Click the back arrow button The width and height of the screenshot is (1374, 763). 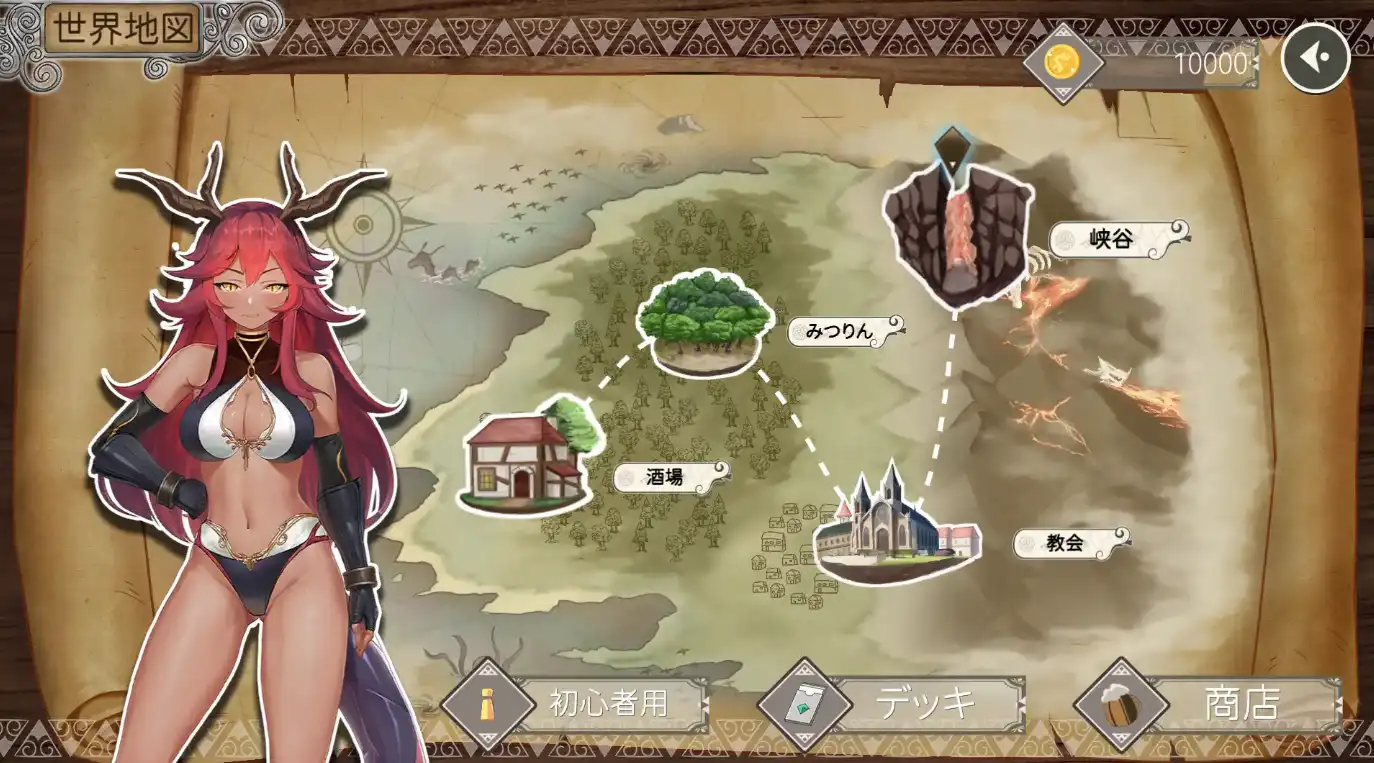pos(1315,58)
